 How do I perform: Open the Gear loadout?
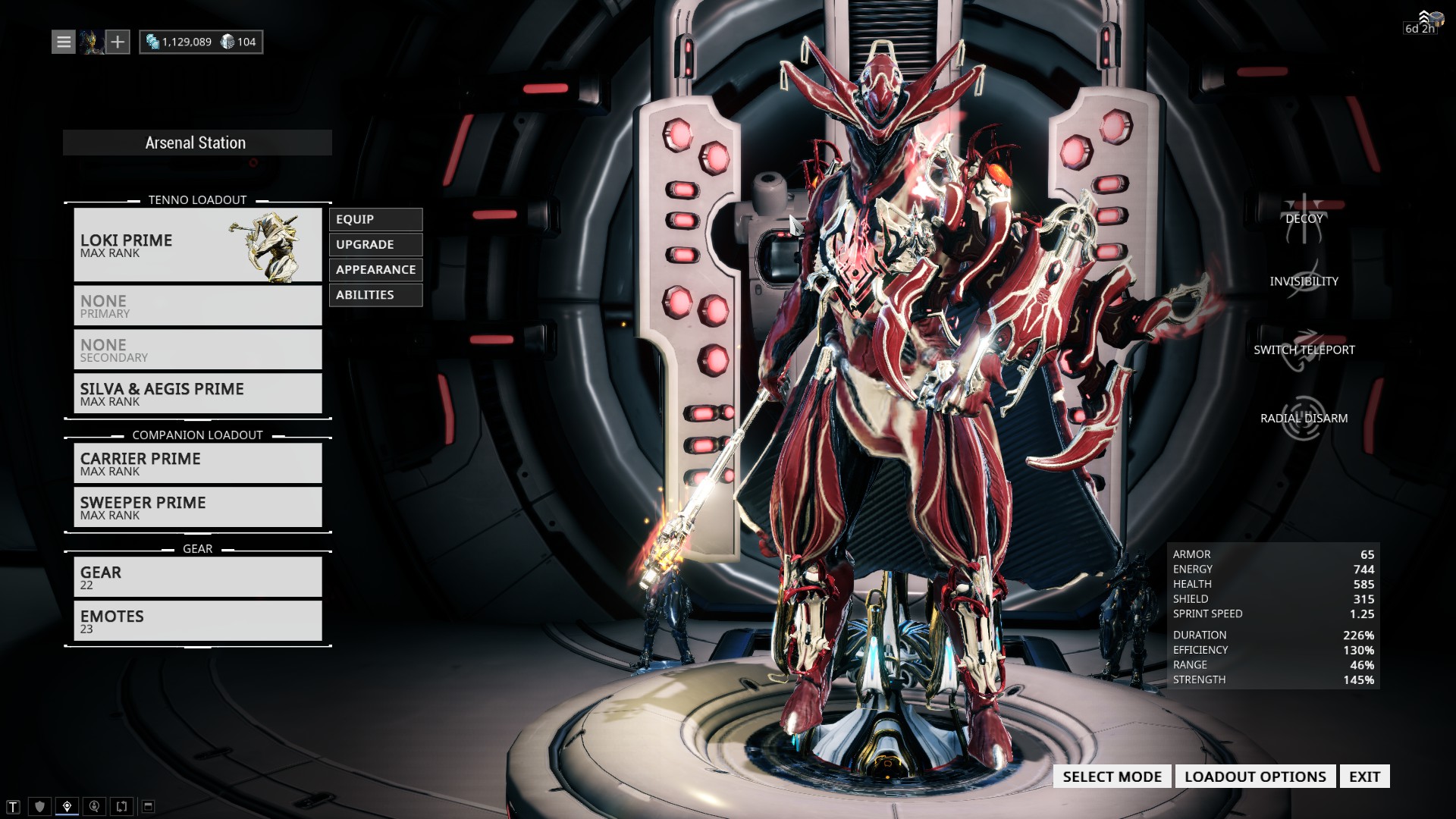pyautogui.click(x=197, y=577)
